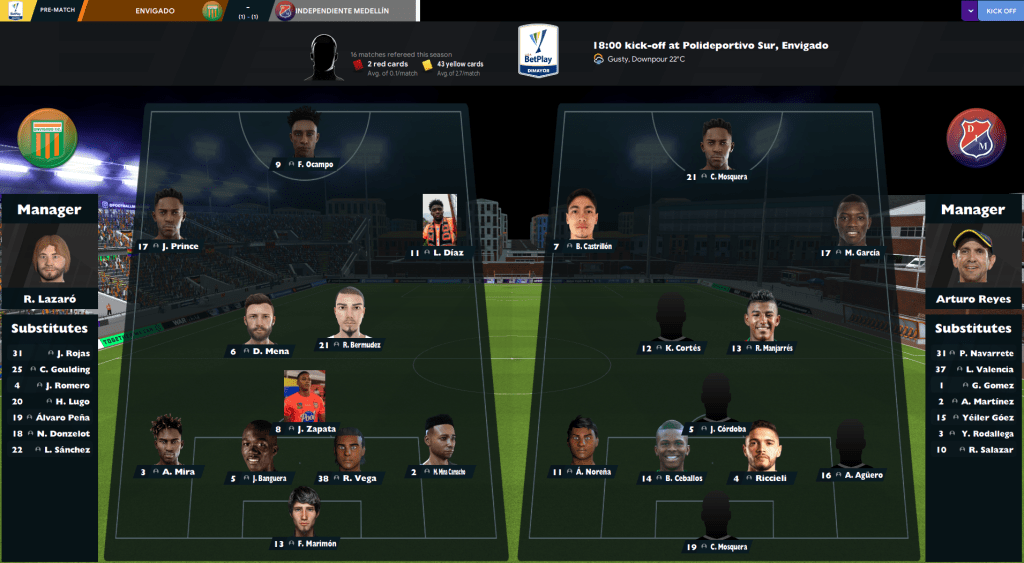Start the match with Kick Off
This screenshot has height=563, width=1024.
1000,11
